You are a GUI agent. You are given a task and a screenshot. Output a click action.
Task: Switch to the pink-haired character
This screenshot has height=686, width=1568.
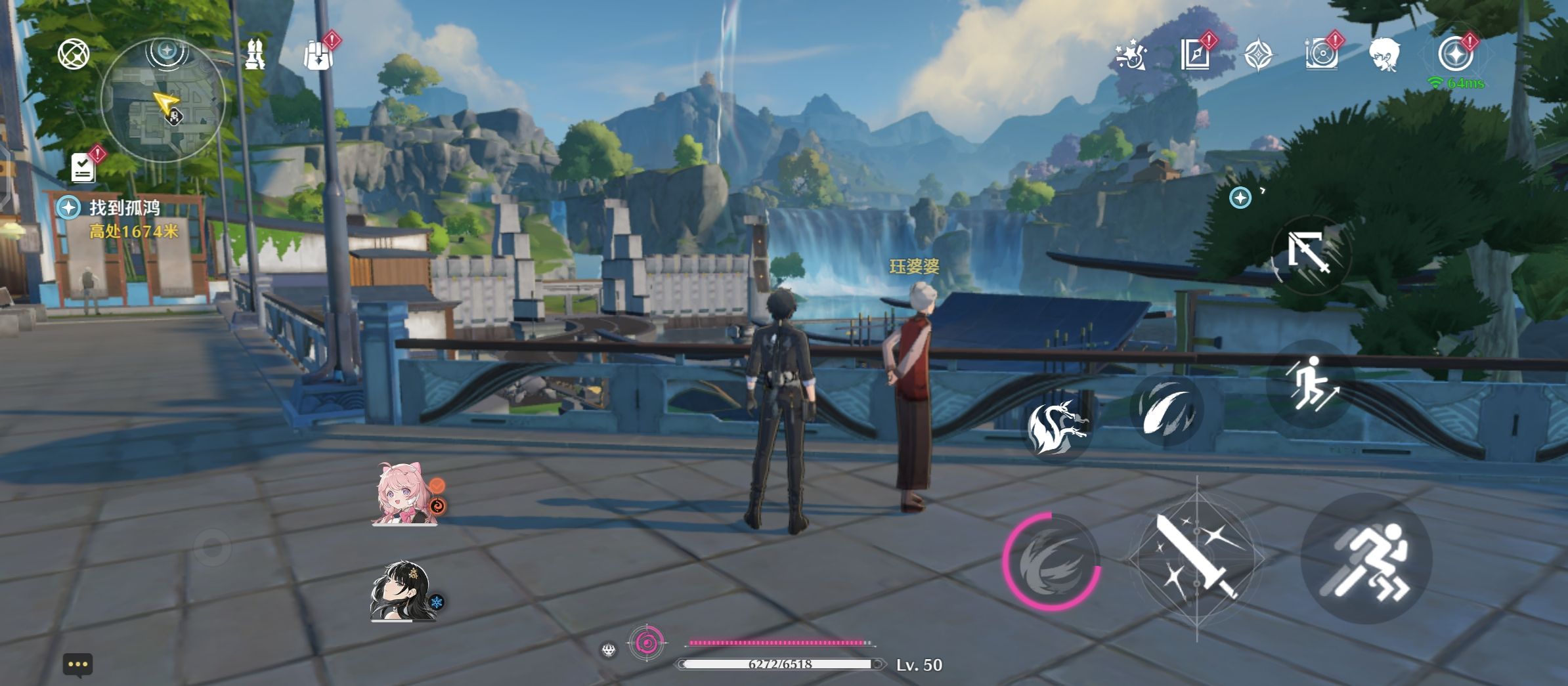[x=405, y=496]
